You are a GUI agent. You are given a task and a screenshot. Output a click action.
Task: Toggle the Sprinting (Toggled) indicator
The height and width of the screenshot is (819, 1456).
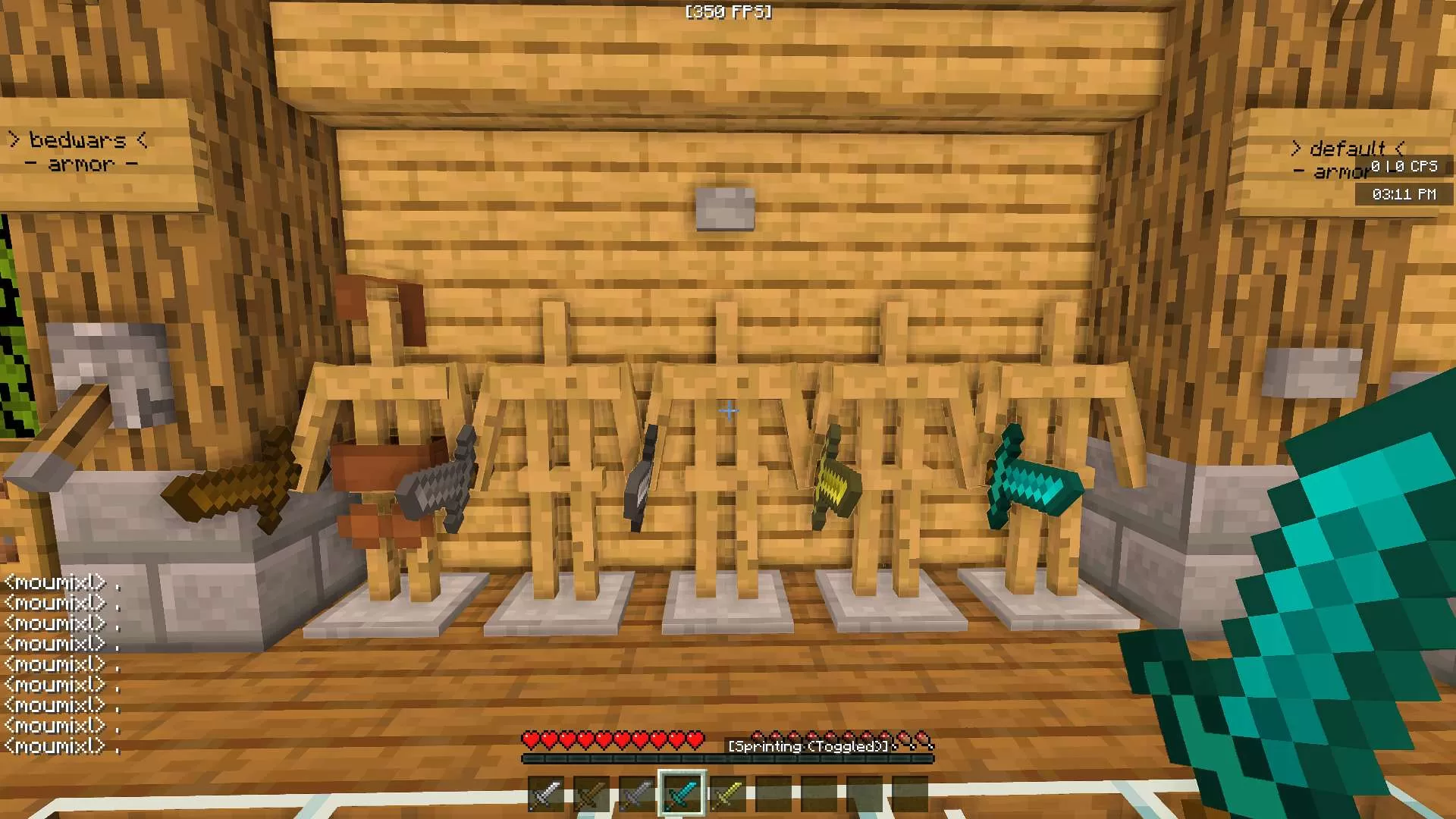pos(808,746)
